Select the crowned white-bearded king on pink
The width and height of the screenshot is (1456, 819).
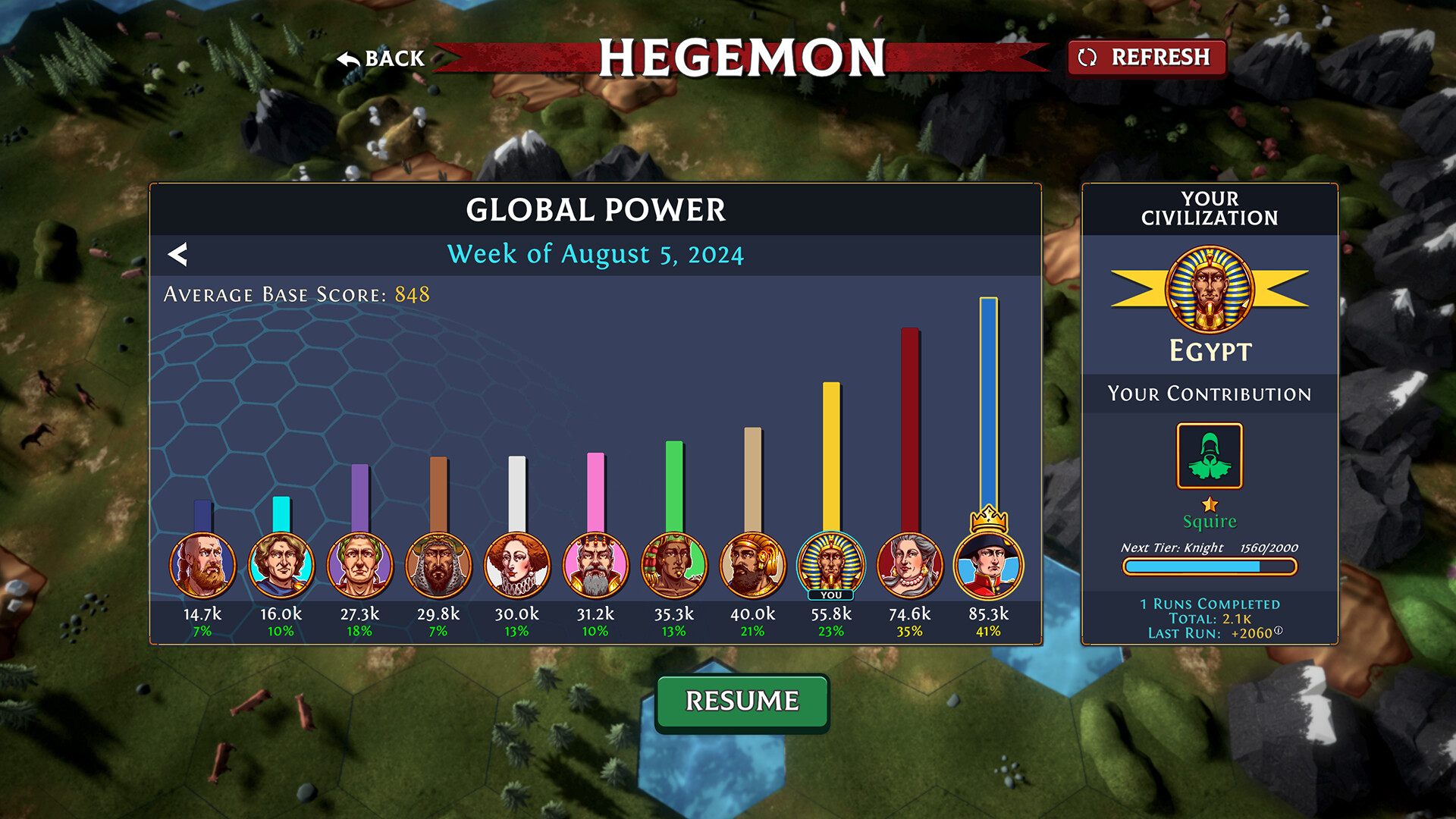595,565
